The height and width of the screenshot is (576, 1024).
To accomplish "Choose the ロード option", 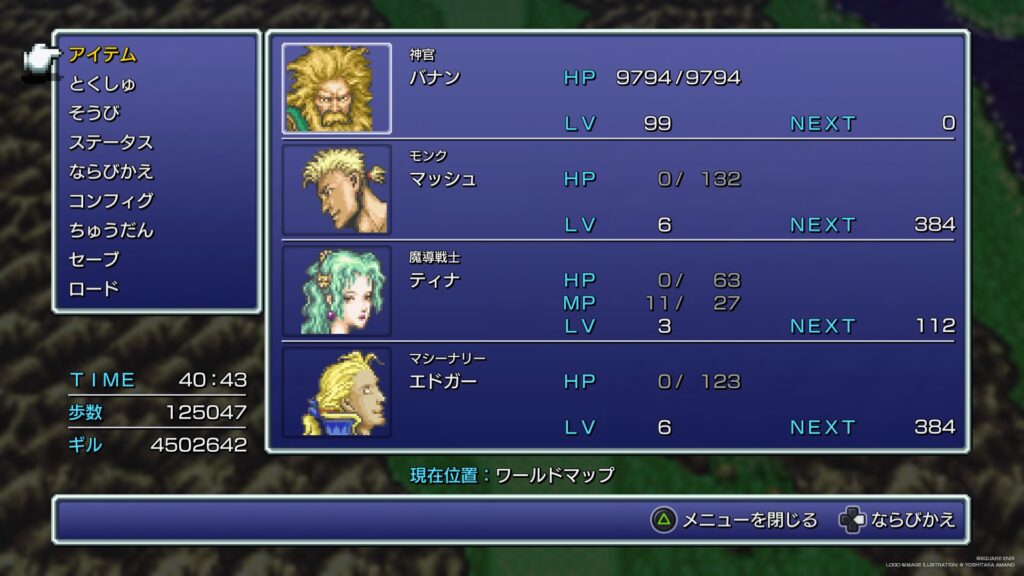I will click(94, 289).
